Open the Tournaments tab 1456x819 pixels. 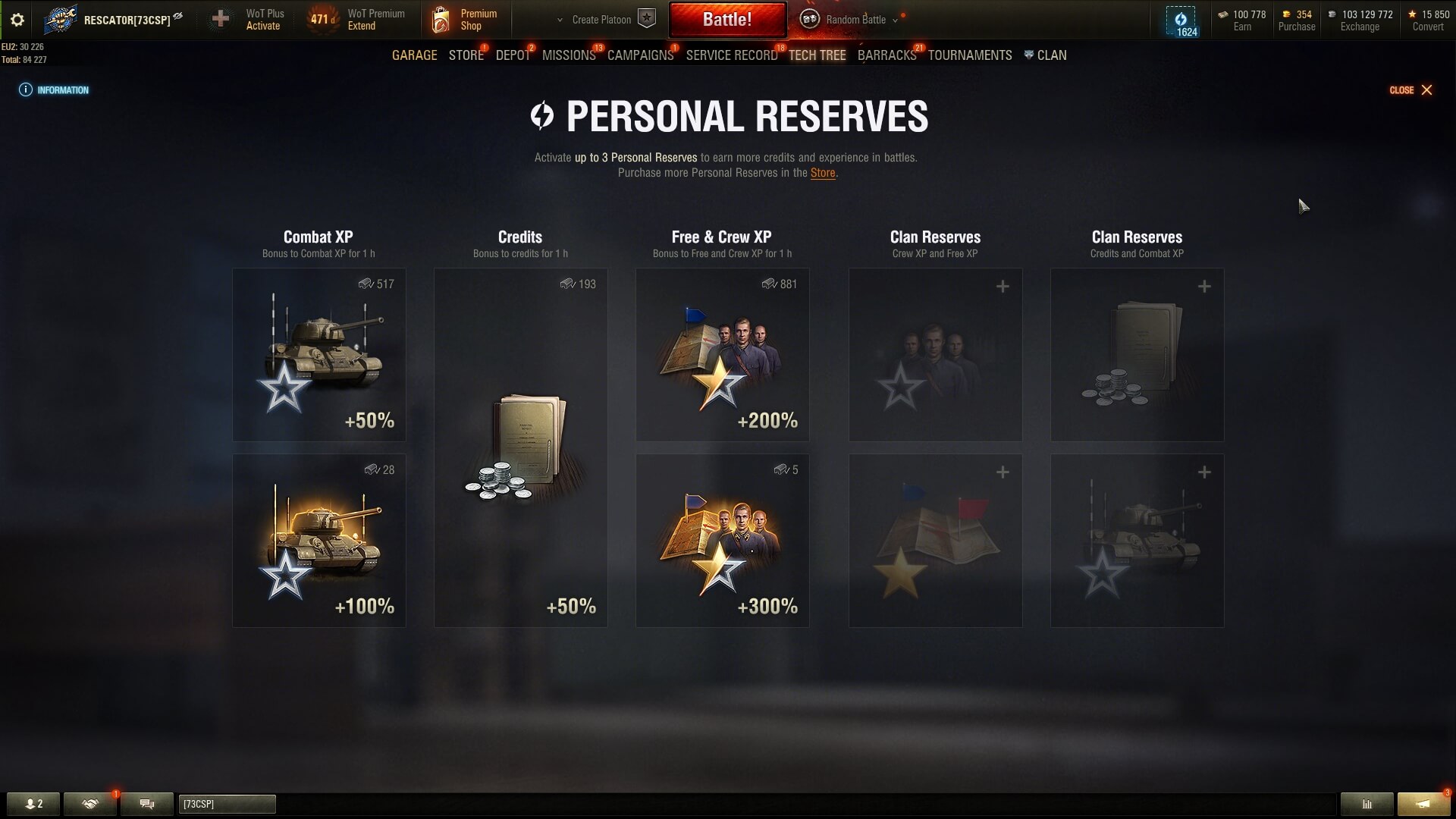pos(970,55)
